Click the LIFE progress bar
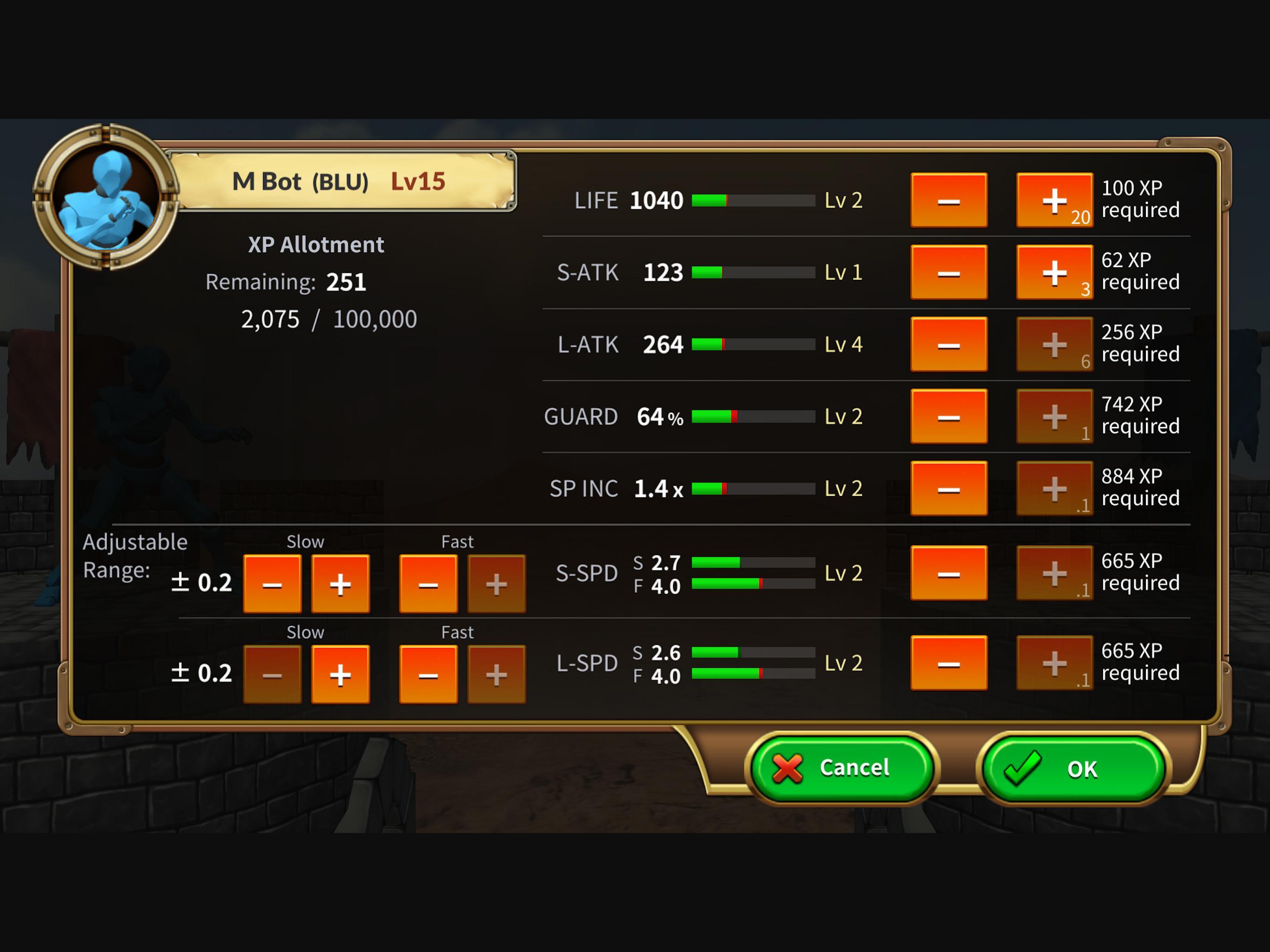 click(x=752, y=200)
